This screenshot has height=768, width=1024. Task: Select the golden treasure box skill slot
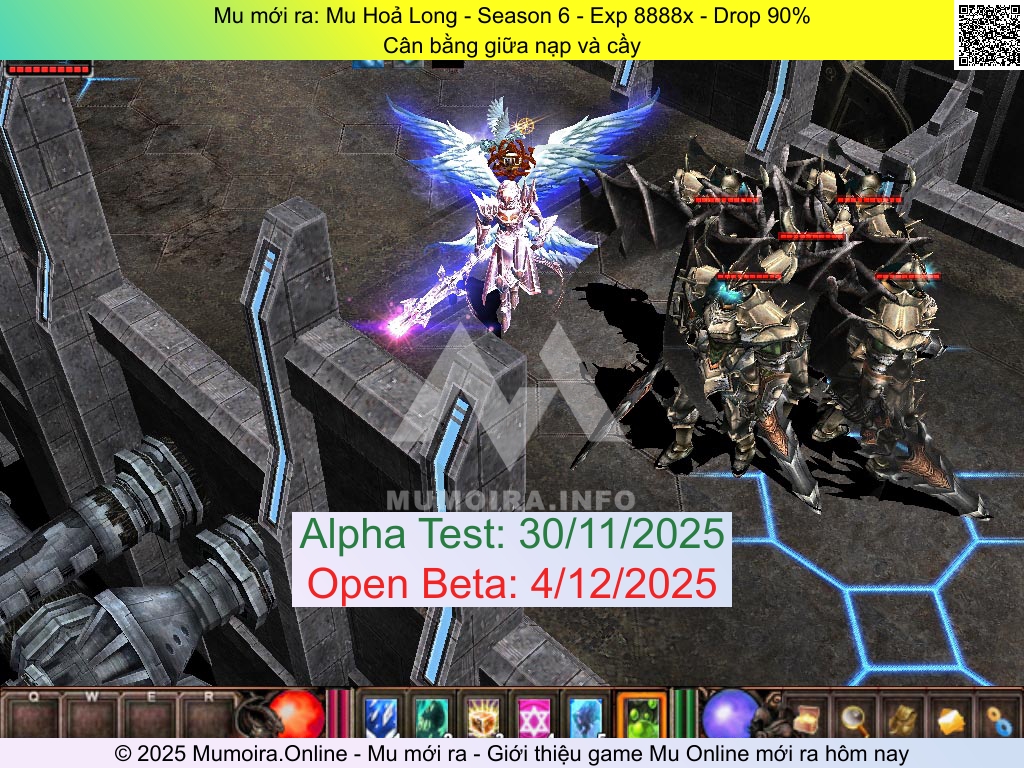[x=483, y=716]
